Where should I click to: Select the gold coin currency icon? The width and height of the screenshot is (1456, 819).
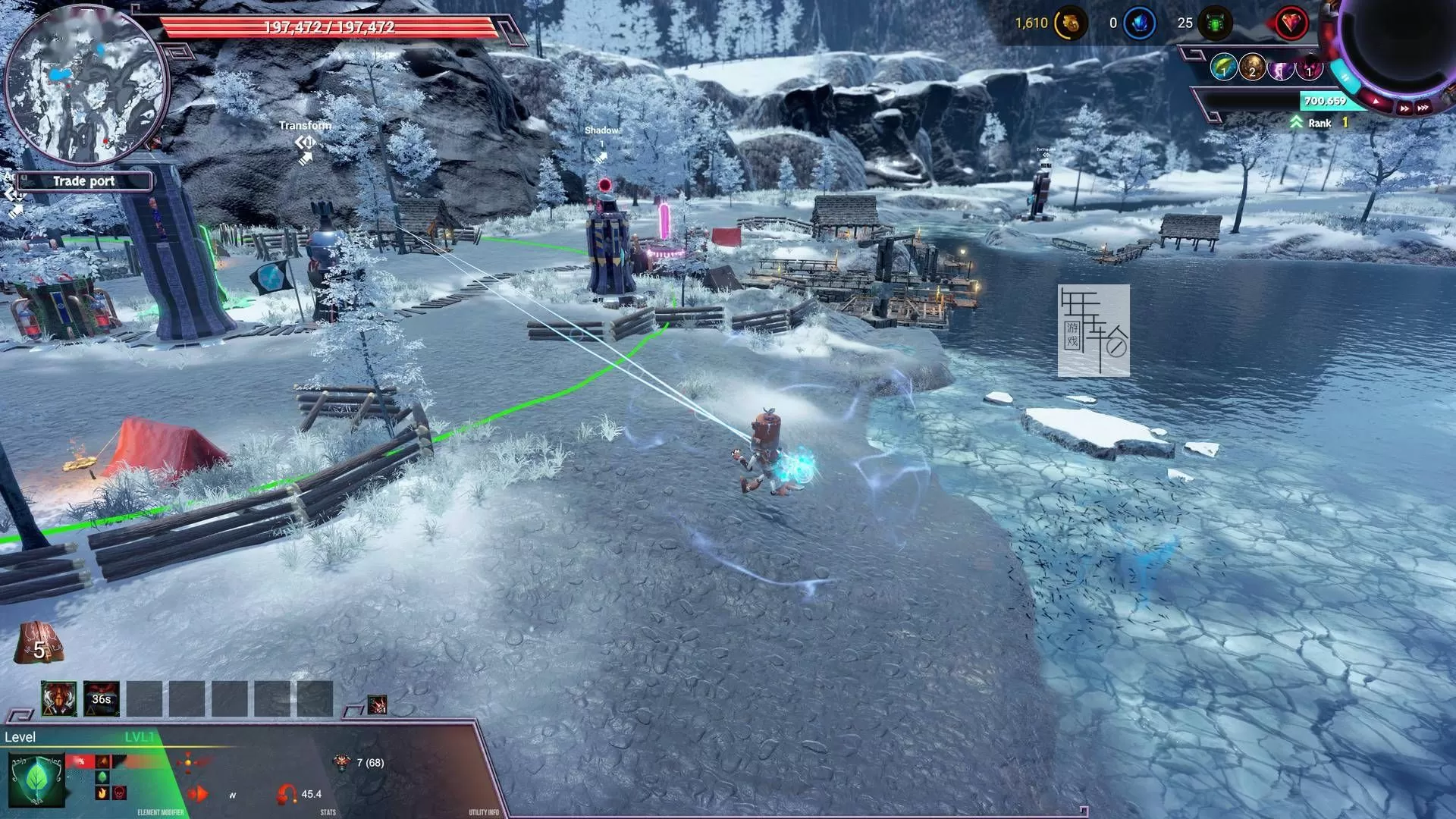[x=1070, y=24]
